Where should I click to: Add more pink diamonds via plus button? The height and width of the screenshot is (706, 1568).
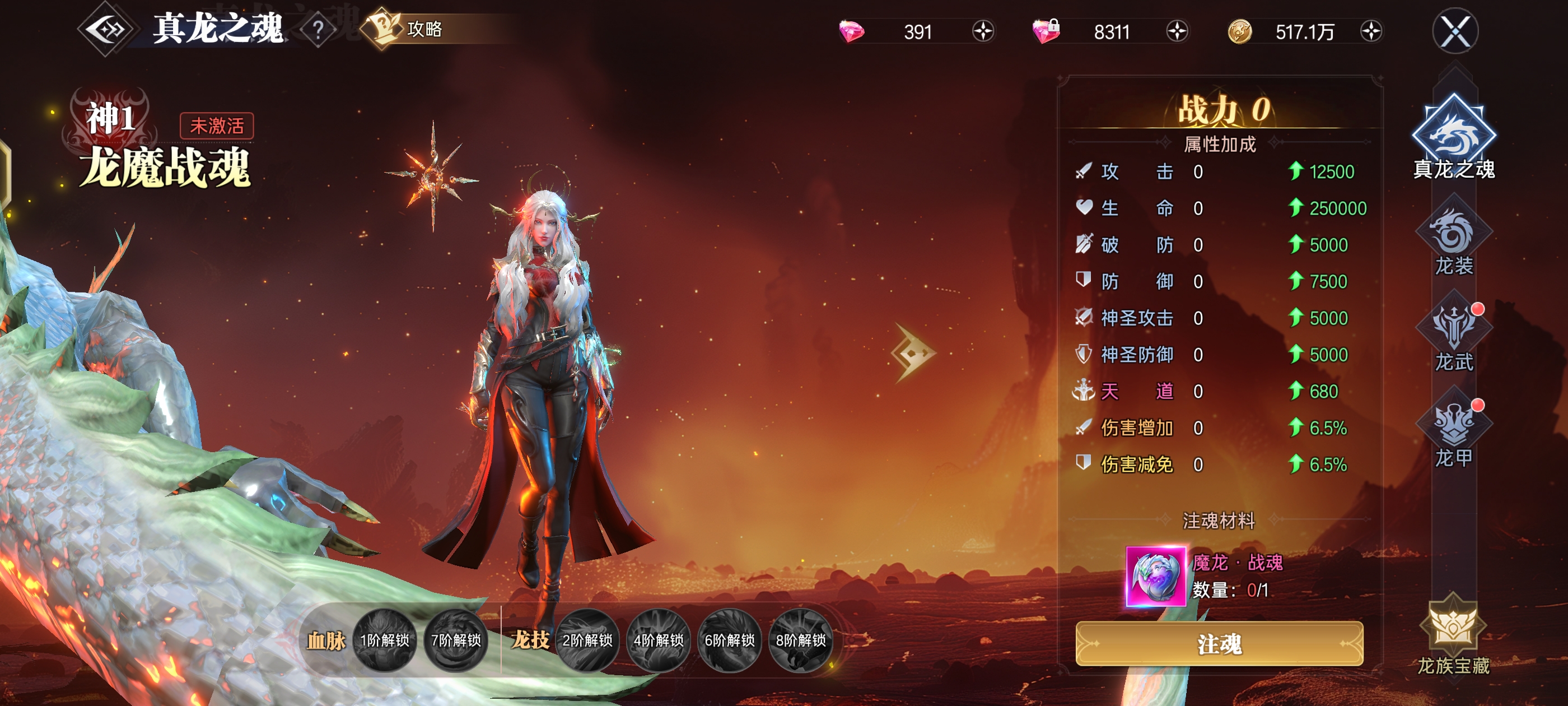(x=982, y=31)
